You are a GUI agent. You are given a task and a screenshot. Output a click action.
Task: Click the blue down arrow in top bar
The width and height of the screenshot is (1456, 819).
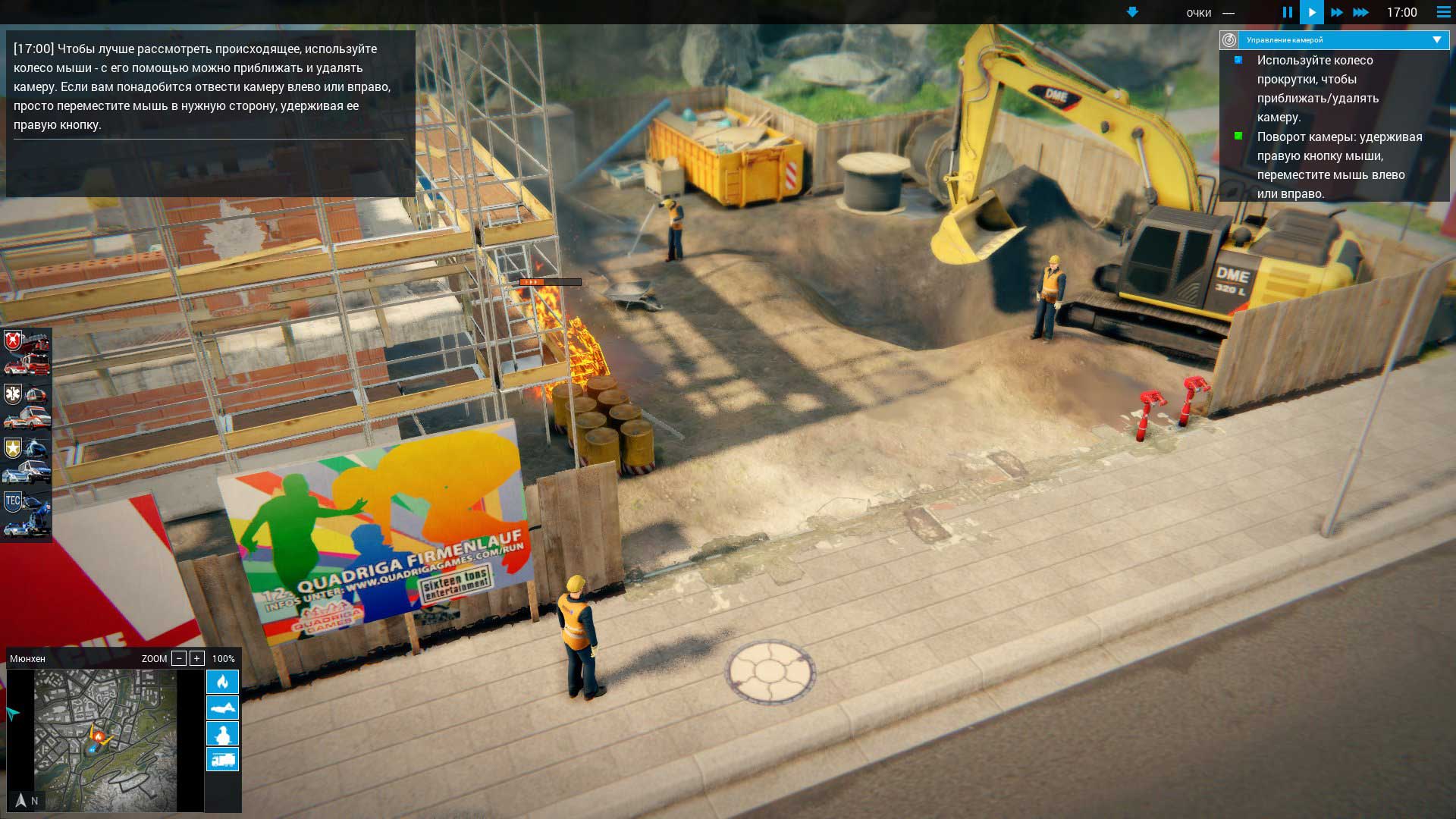point(1132,12)
